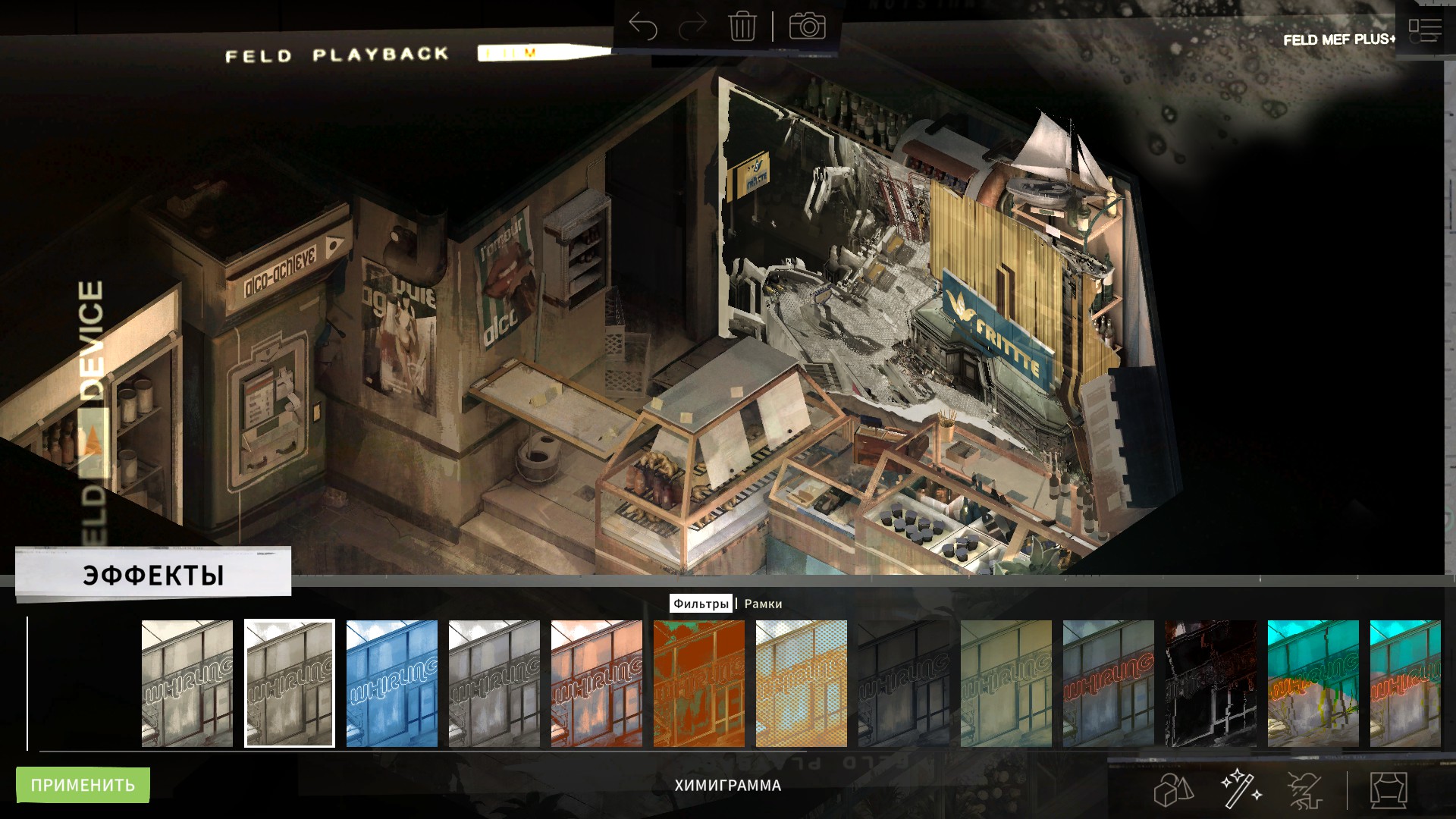The width and height of the screenshot is (1456, 819).
Task: Choose the highlighted Химиграмма filter thumbnail
Action: (290, 683)
